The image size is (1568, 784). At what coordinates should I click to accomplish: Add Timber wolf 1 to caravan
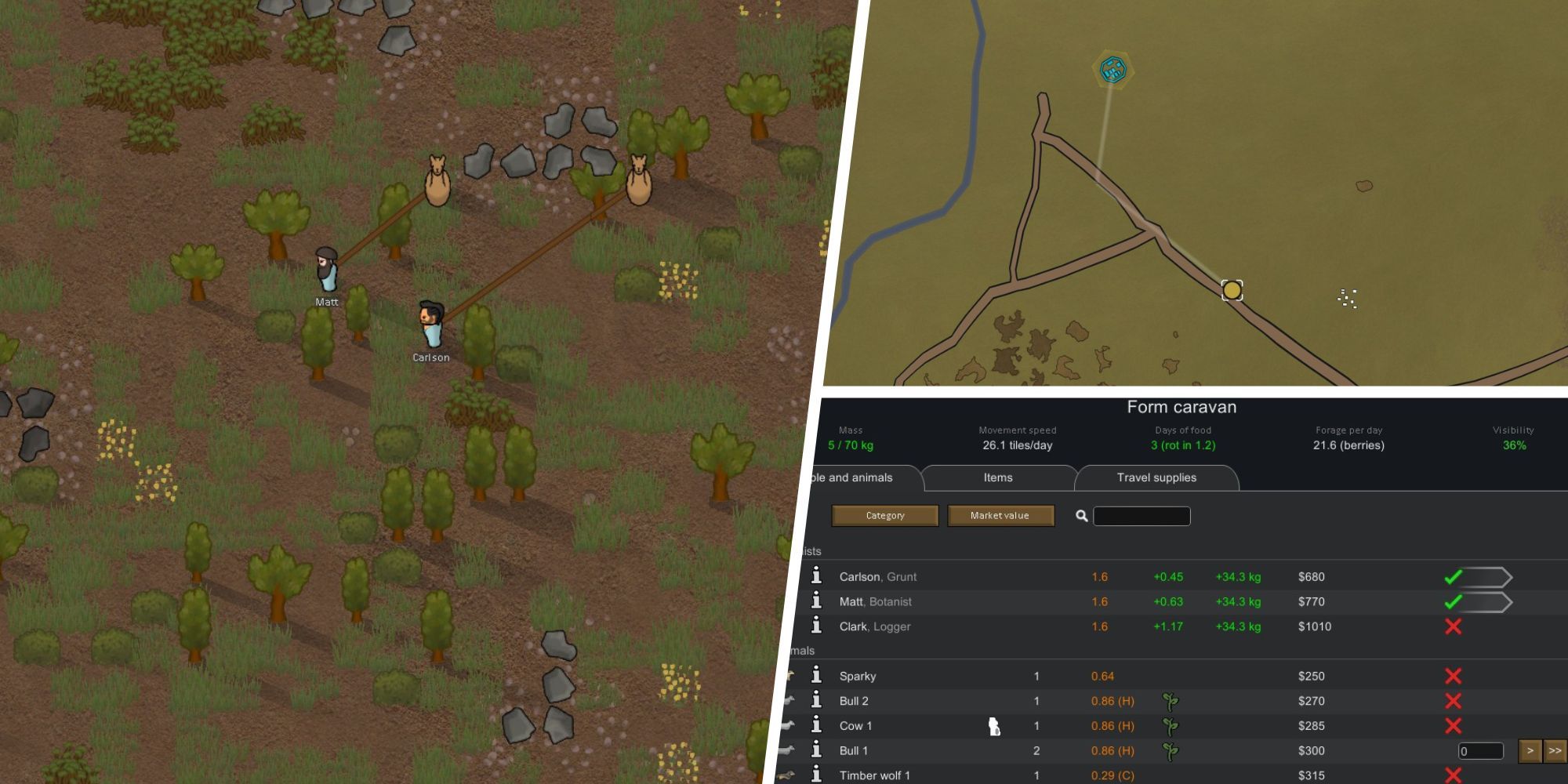tap(1453, 775)
